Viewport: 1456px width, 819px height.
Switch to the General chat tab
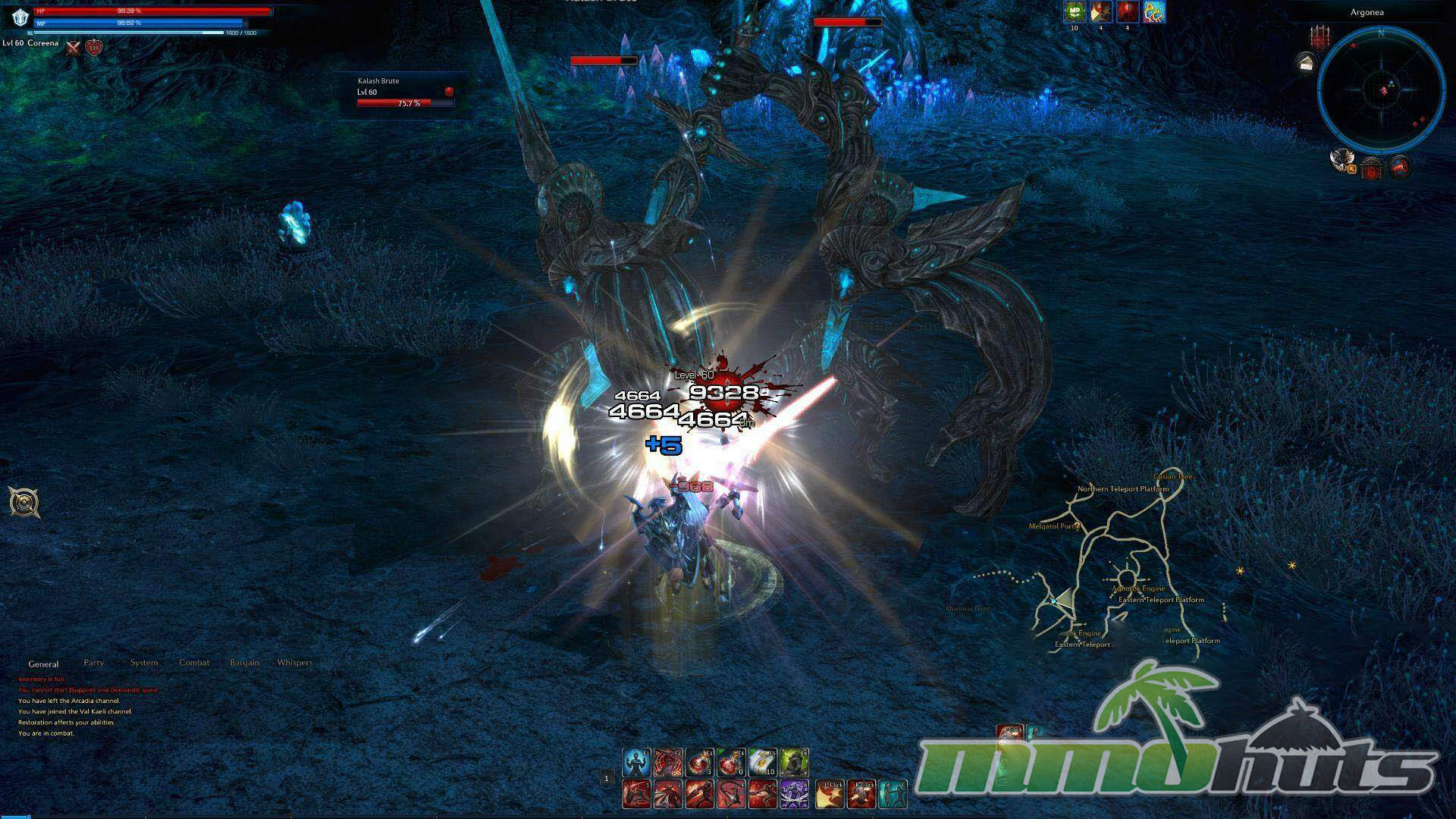coord(43,664)
